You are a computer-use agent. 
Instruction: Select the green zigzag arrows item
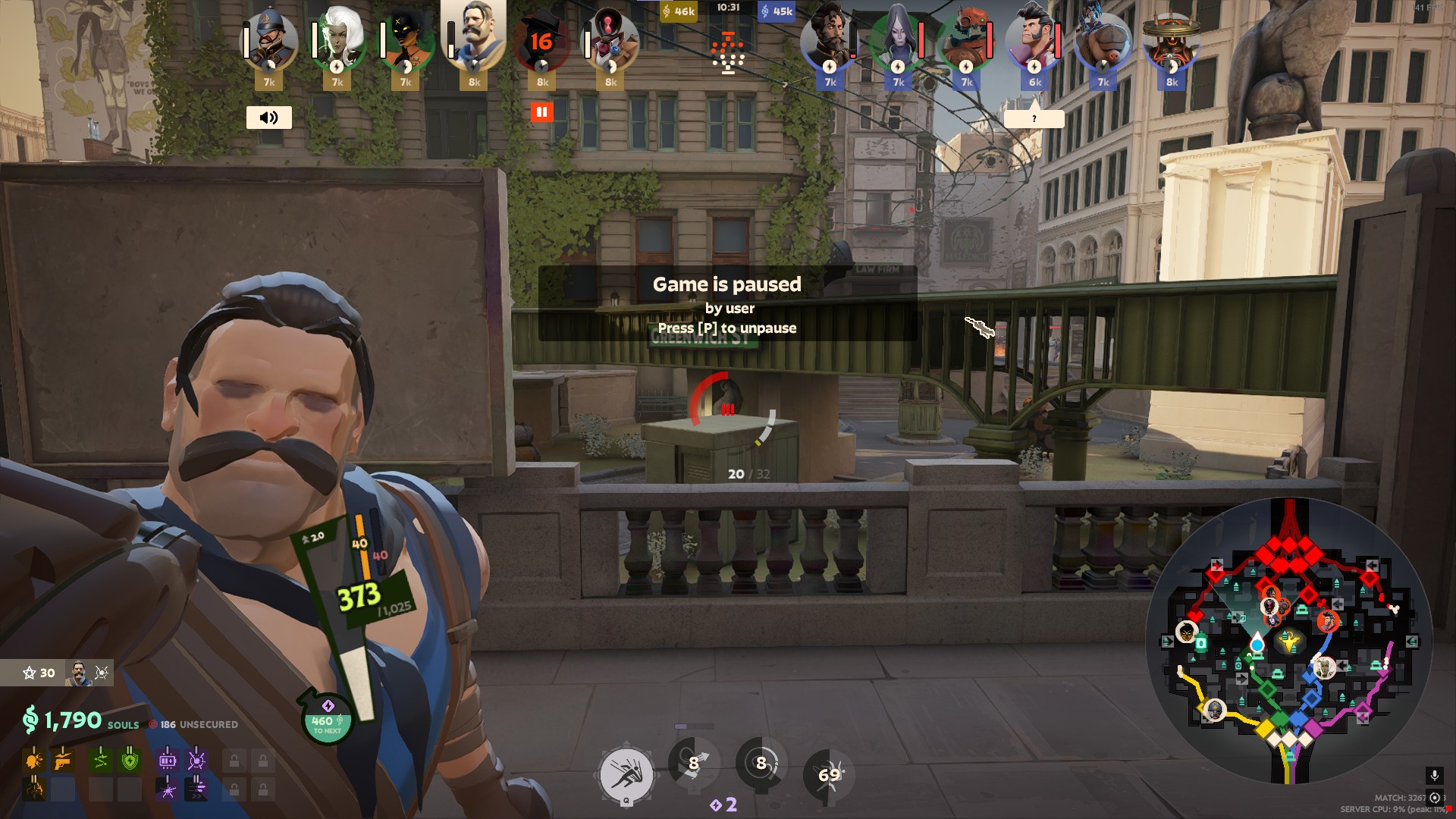coord(101,759)
